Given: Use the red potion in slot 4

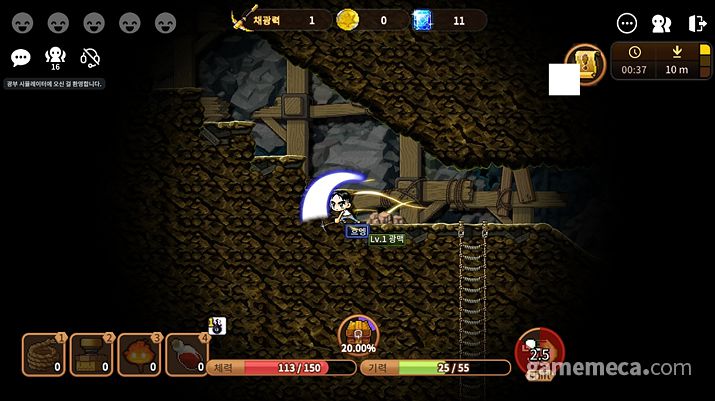Looking at the screenshot, I should coord(187,354).
